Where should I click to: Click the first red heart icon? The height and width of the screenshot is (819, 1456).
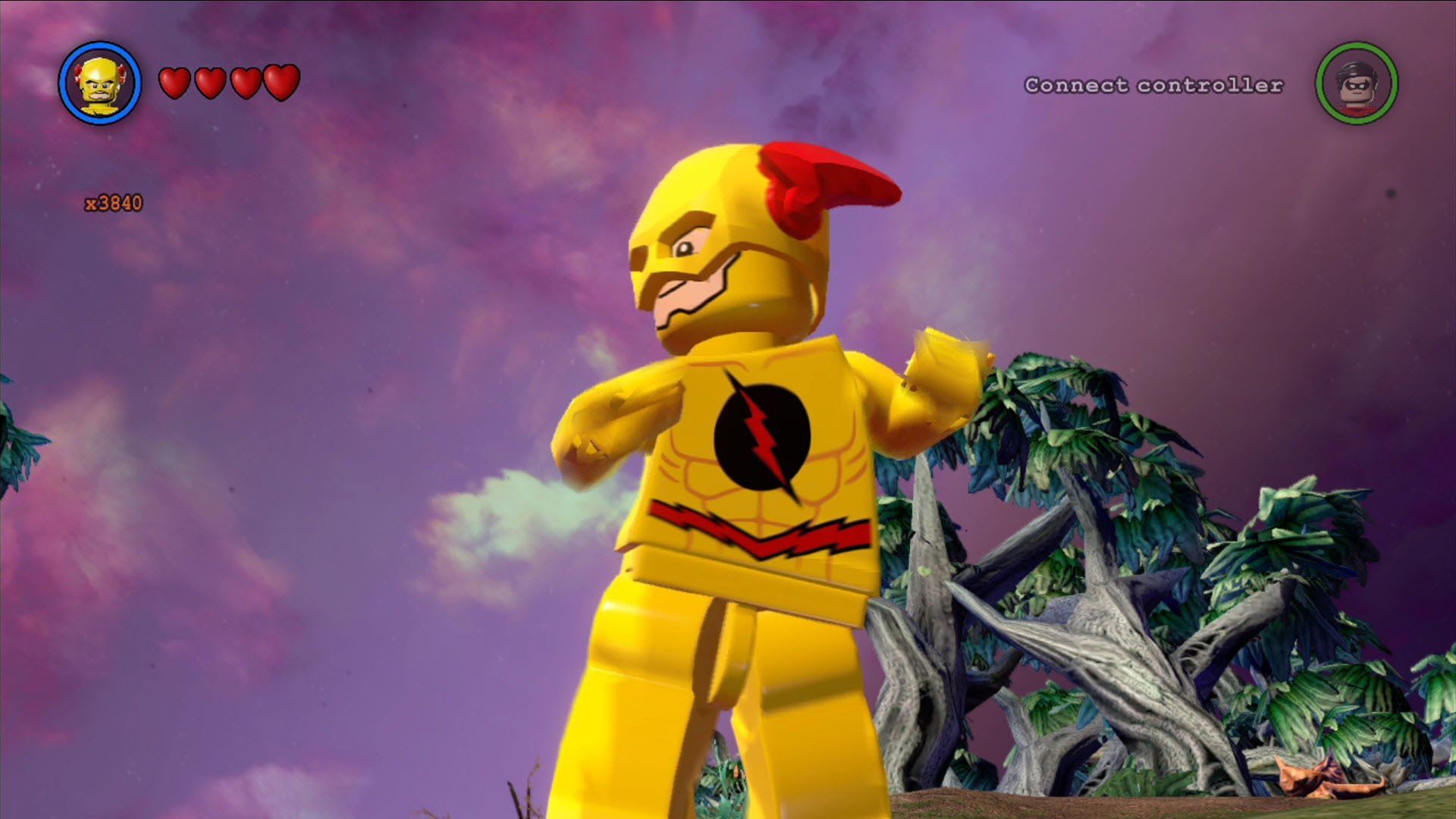pyautogui.click(x=176, y=82)
